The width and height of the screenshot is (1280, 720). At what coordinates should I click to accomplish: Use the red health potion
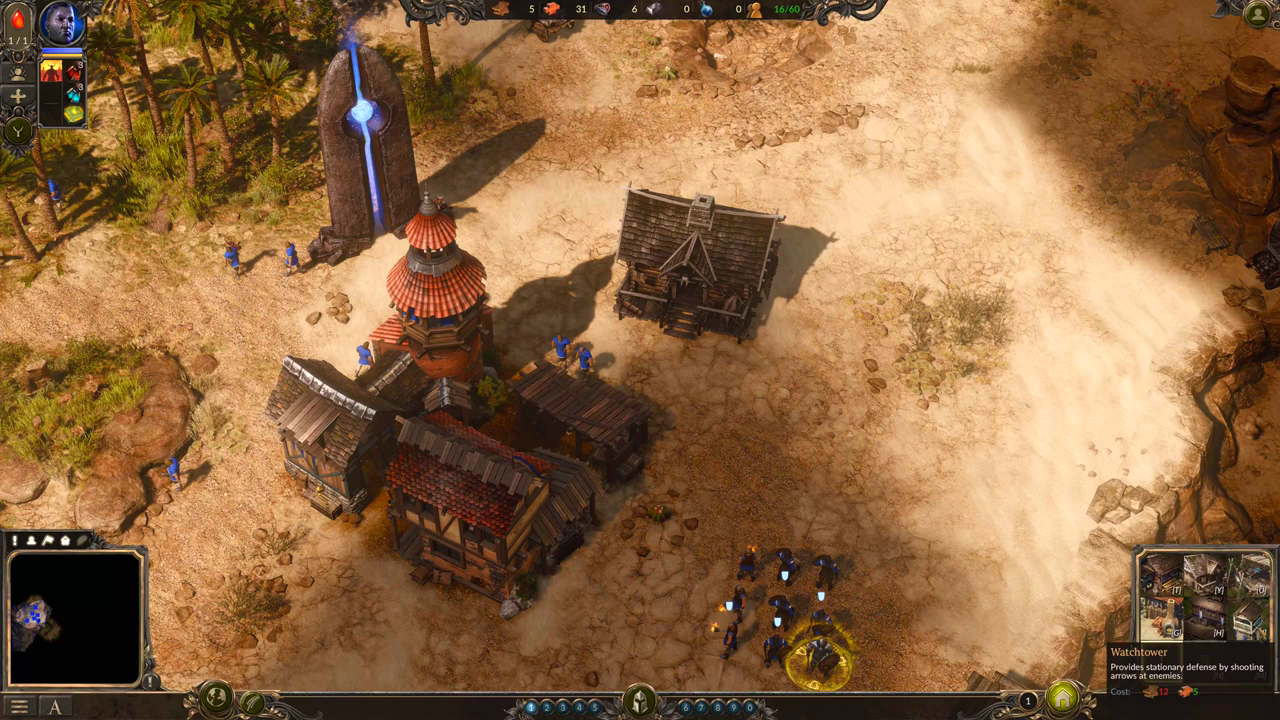click(74, 72)
